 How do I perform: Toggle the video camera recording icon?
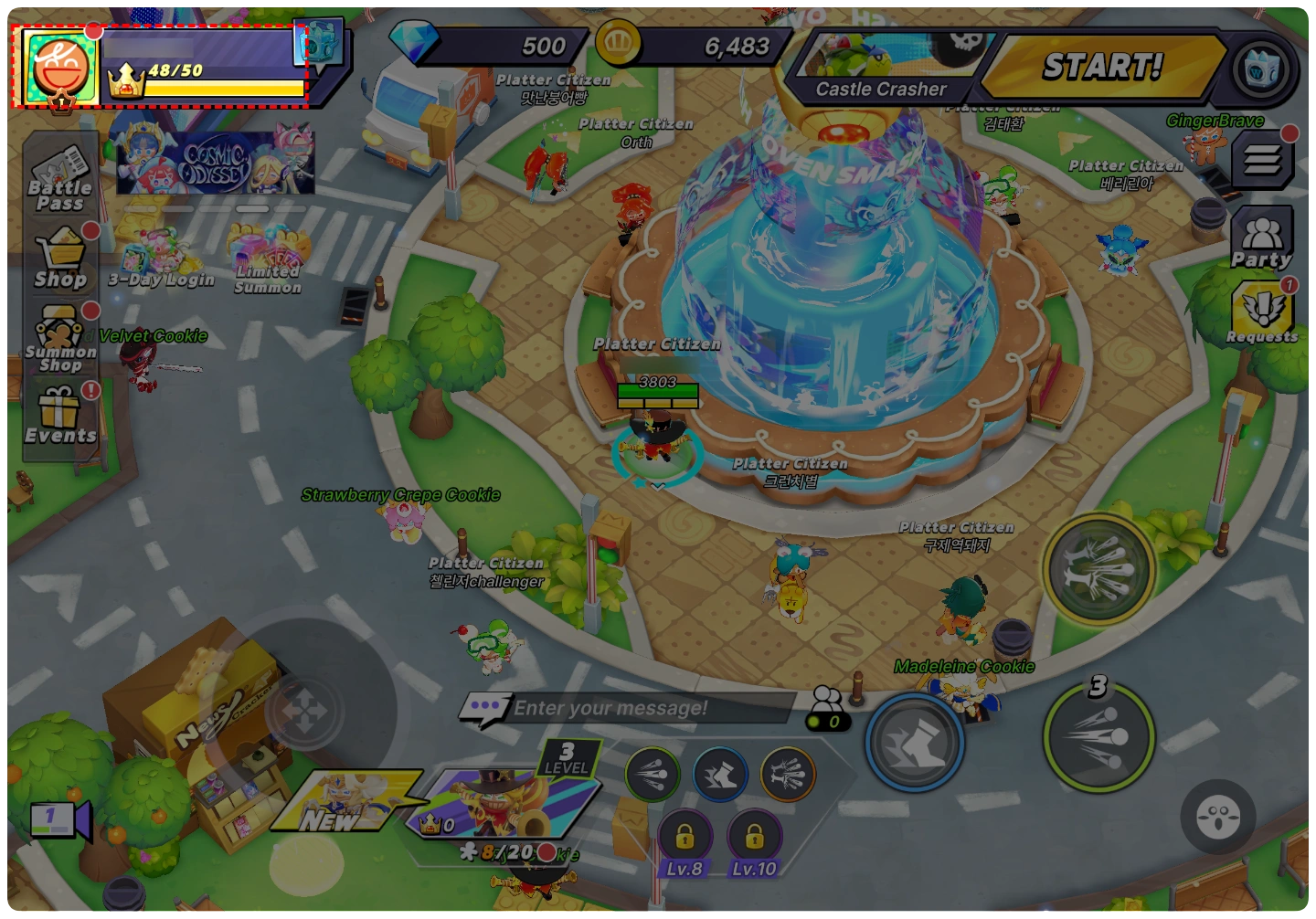(x=59, y=819)
